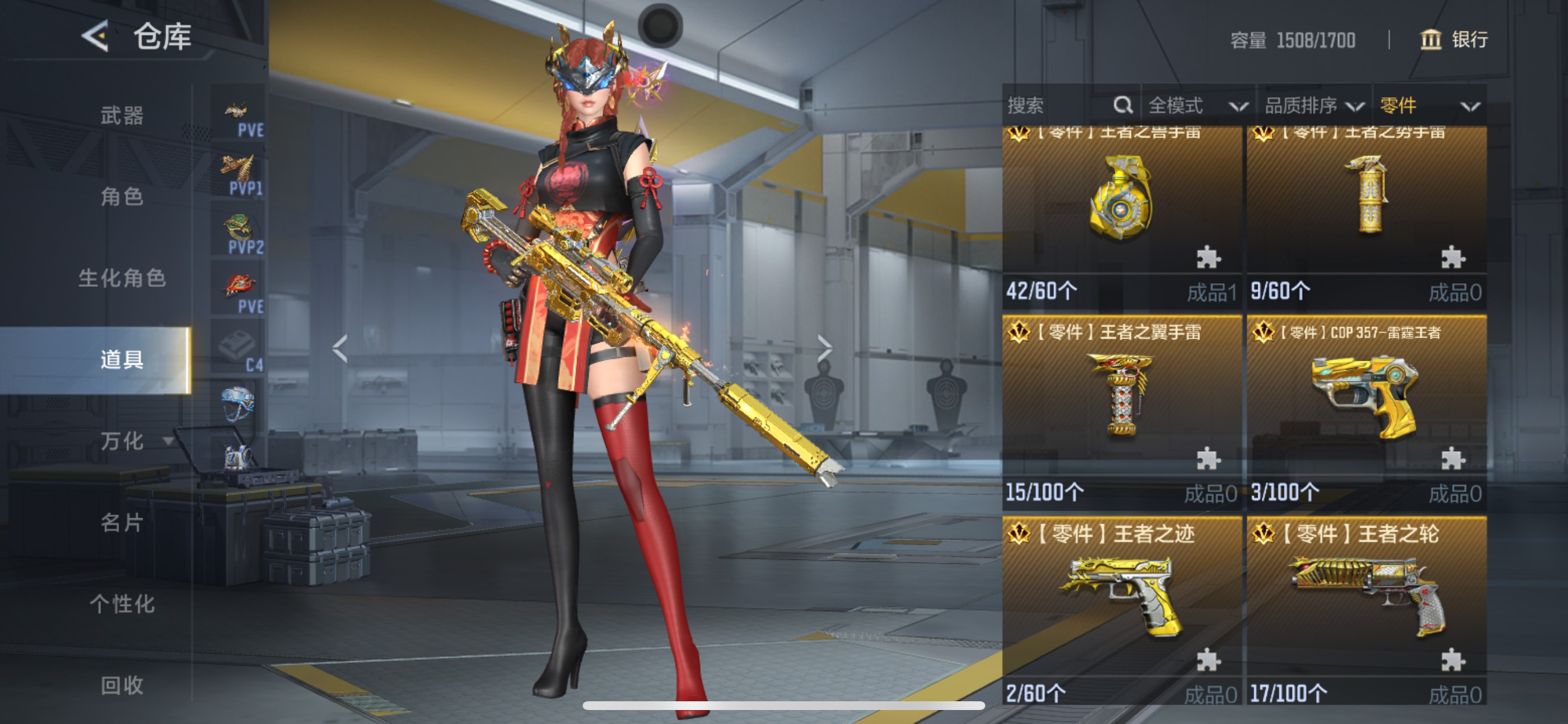This screenshot has height=724, width=1568.
Task: Open the 零件 filter dropdown
Action: click(1429, 106)
